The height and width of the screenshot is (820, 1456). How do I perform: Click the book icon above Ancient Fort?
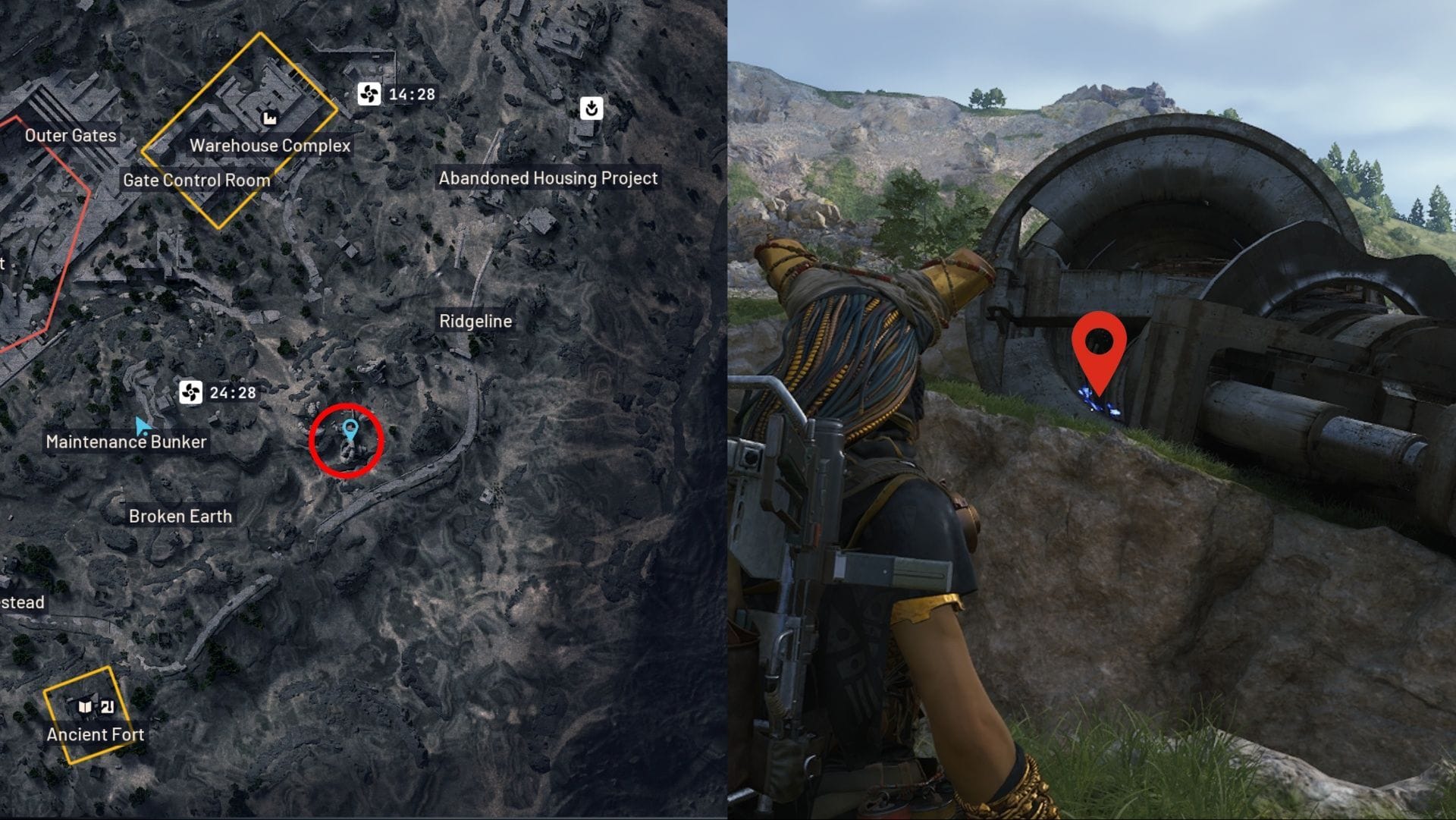coord(85,707)
